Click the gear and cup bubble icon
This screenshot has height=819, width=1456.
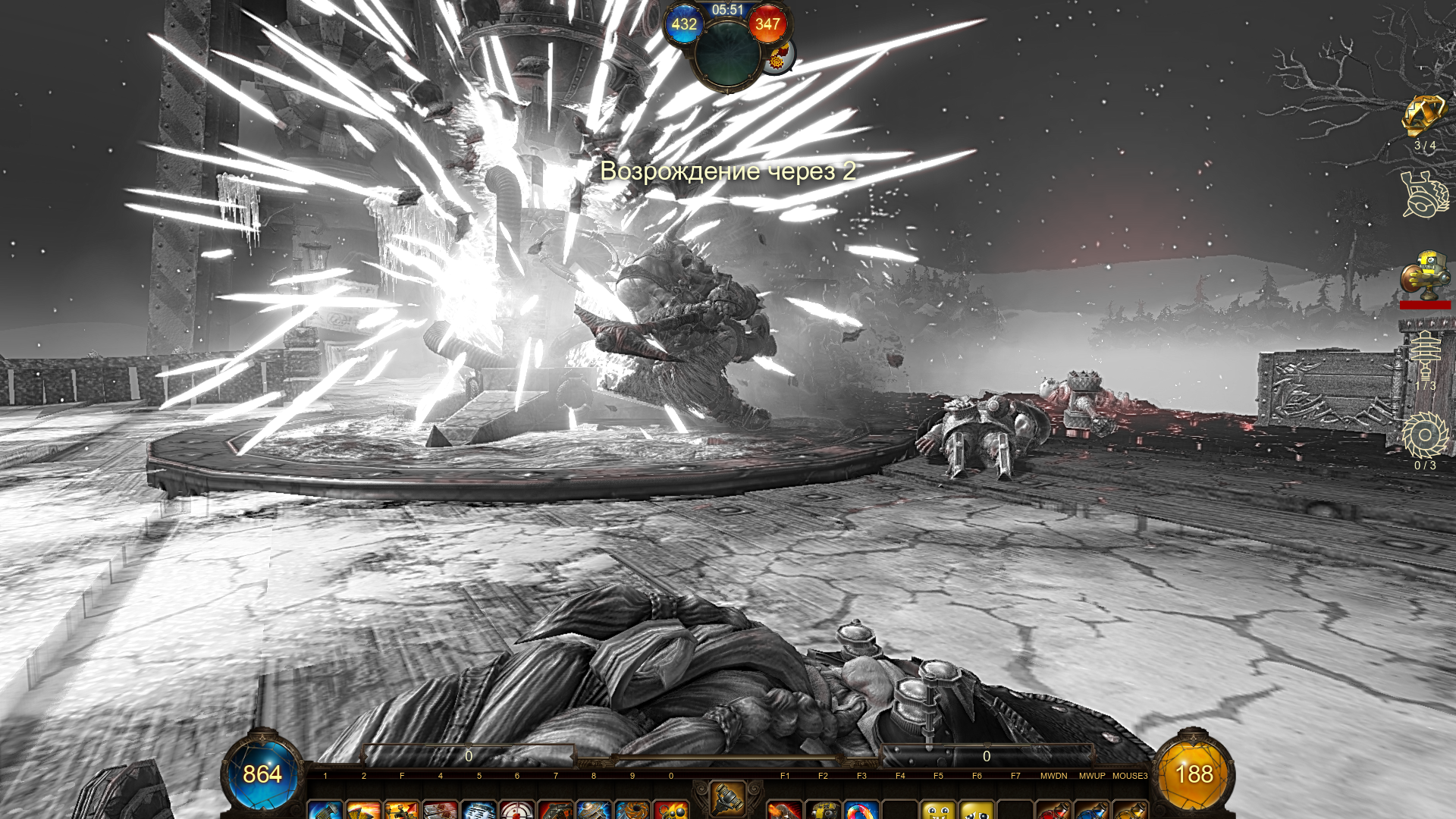777,57
